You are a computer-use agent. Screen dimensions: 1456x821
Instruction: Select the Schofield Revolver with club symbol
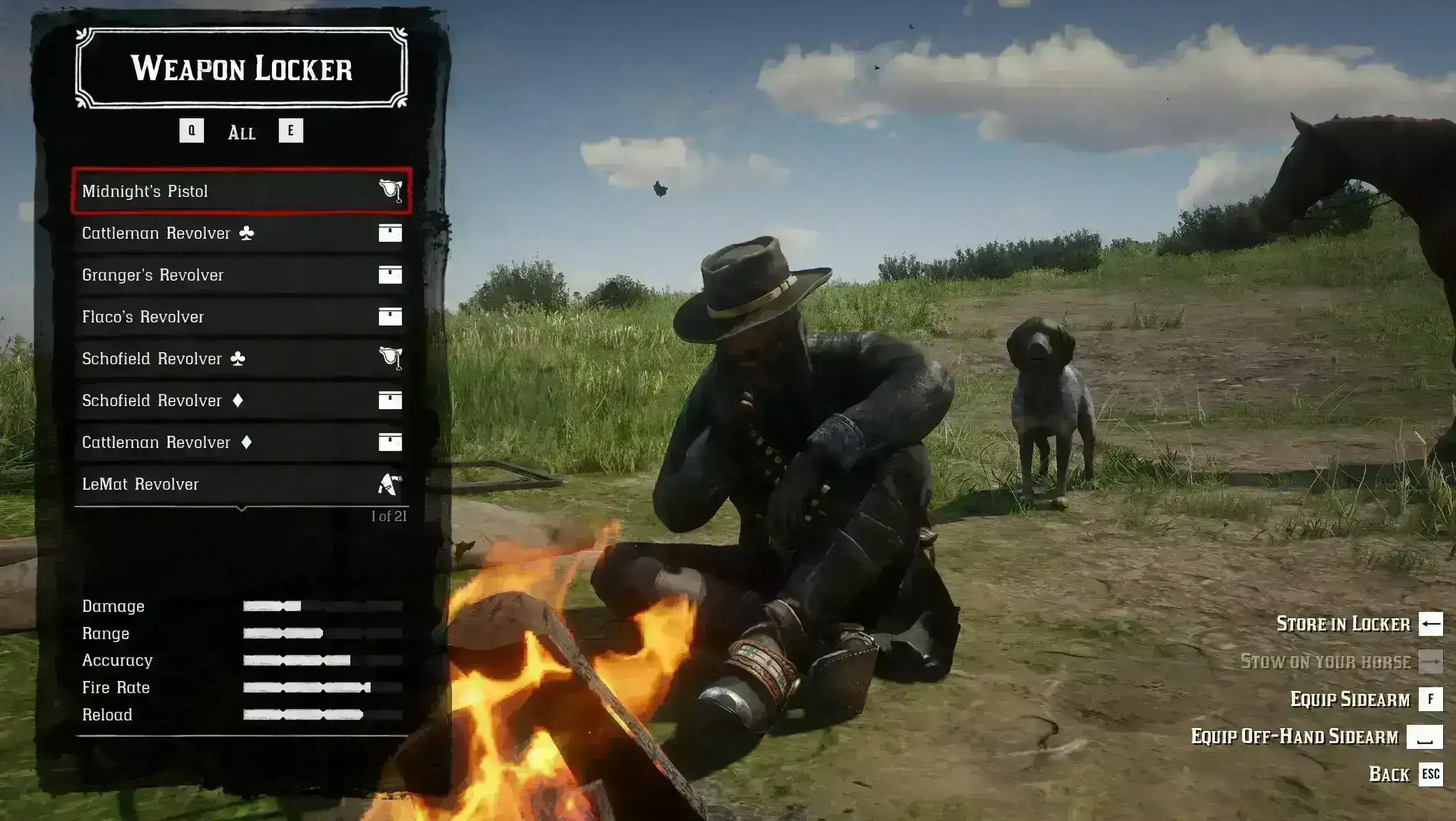click(x=241, y=358)
